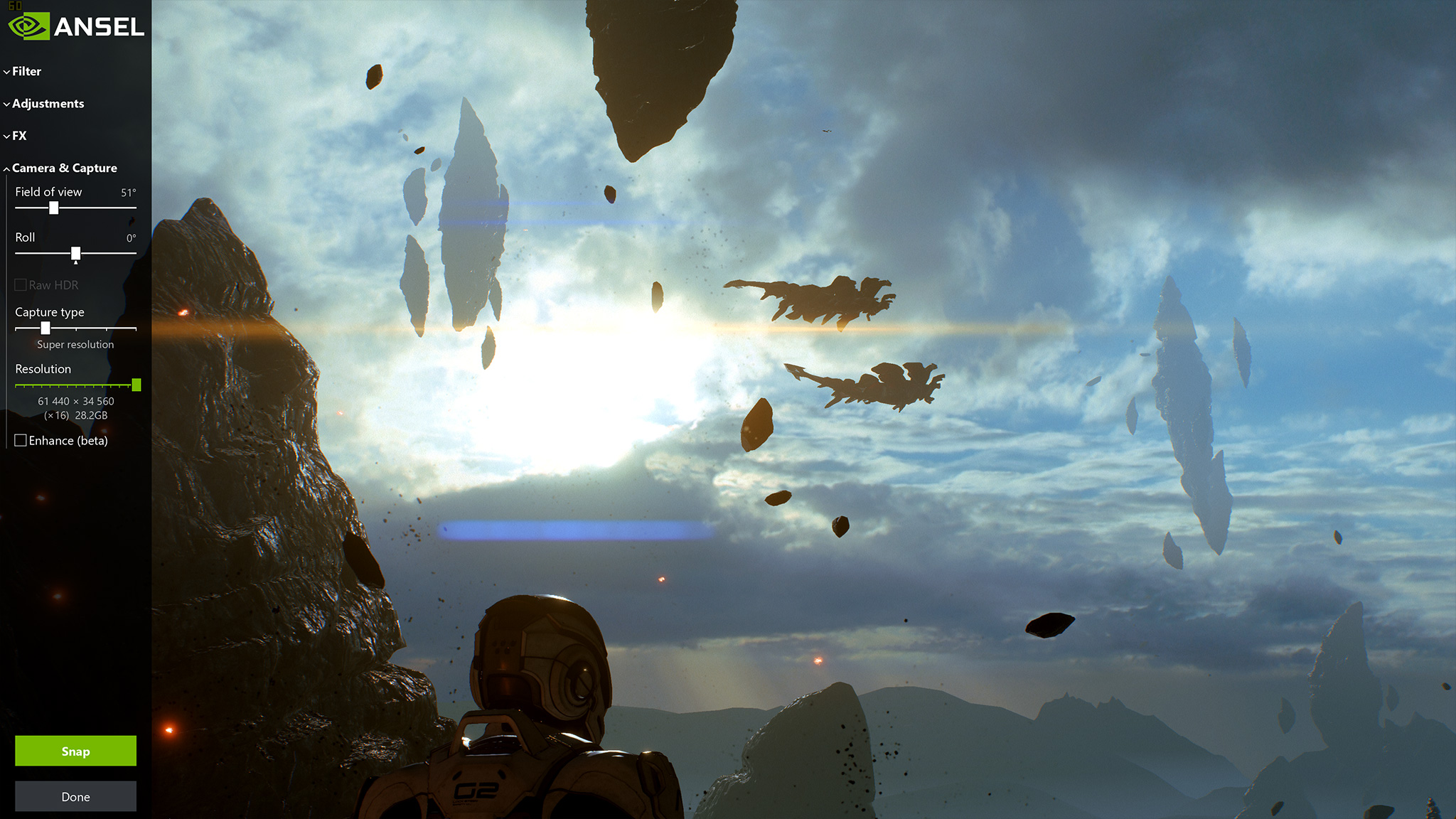Viewport: 1456px width, 819px height.
Task: Take a screenshot with the Snap button
Action: [75, 751]
